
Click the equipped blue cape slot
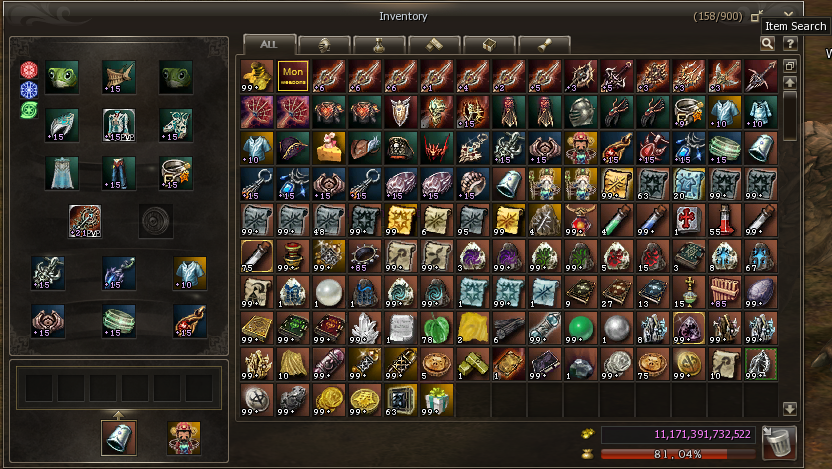click(x=62, y=172)
